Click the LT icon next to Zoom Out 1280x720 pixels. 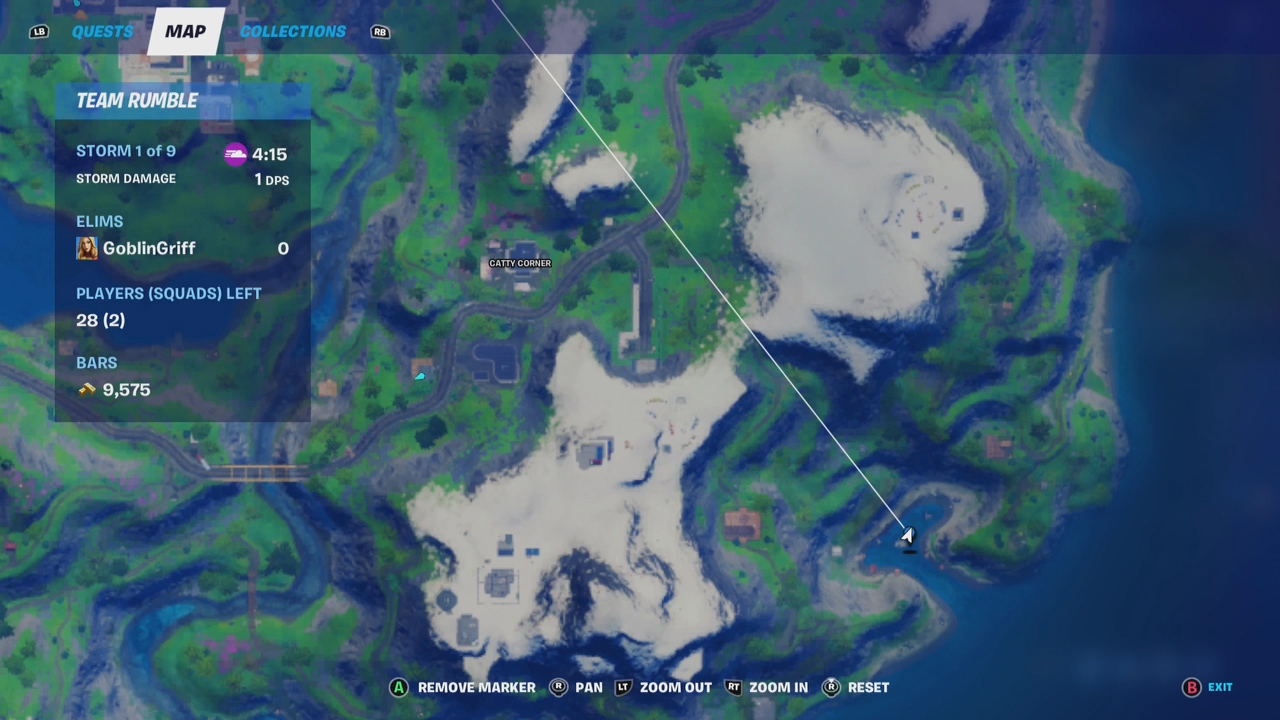(x=623, y=687)
